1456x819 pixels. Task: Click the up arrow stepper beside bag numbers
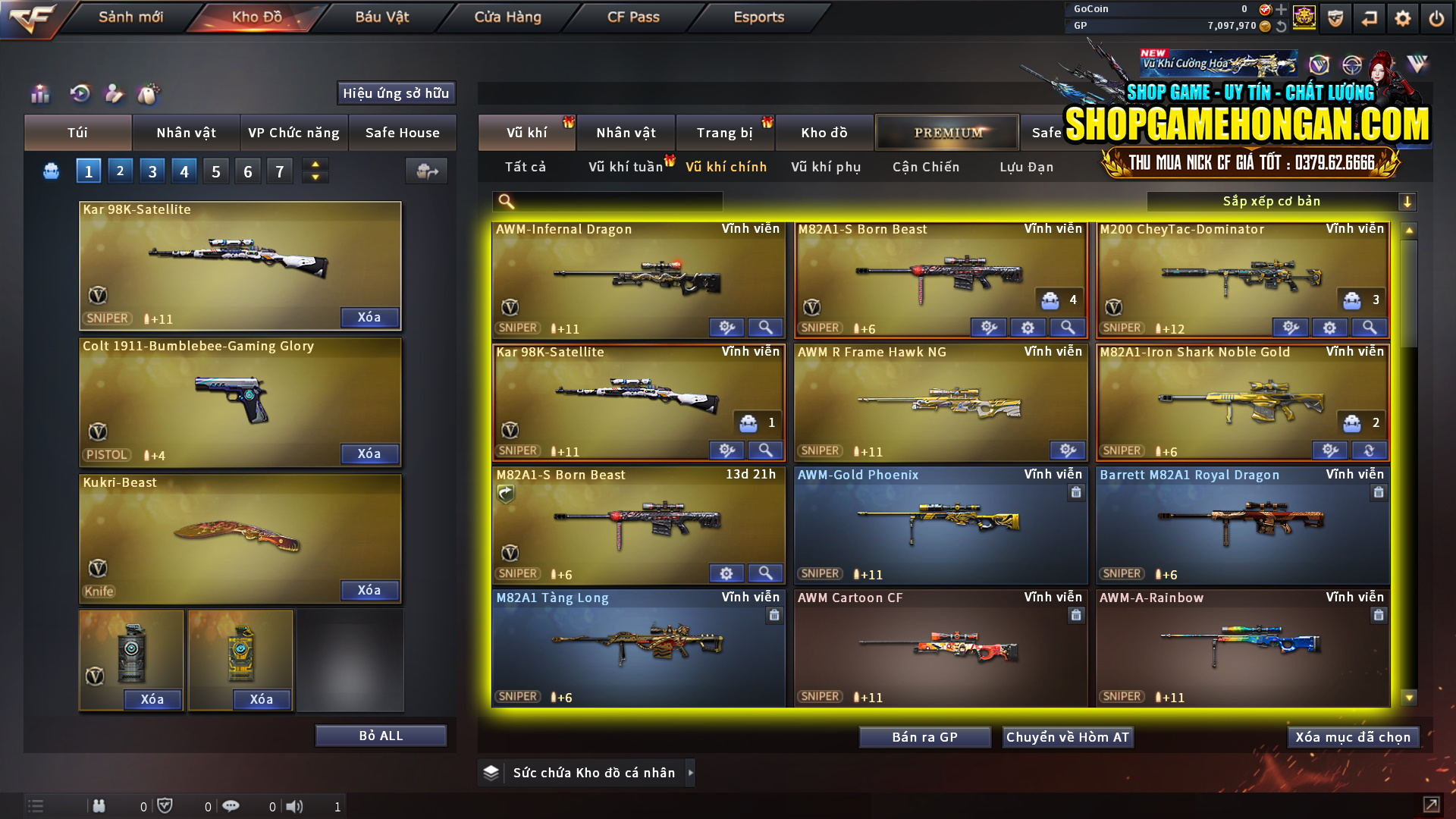tap(315, 165)
